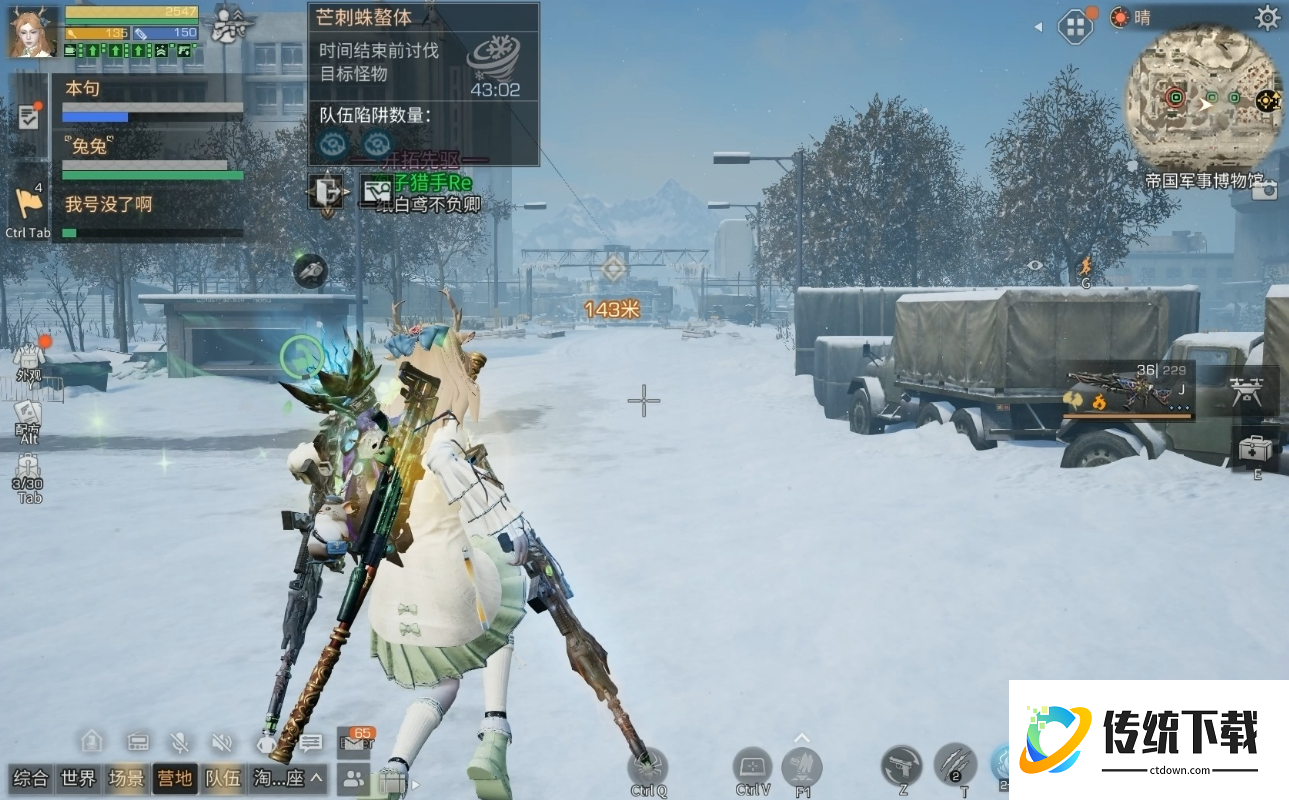Open the mail envelope with 65 badge
Image resolution: width=1289 pixels, height=800 pixels.
[353, 742]
